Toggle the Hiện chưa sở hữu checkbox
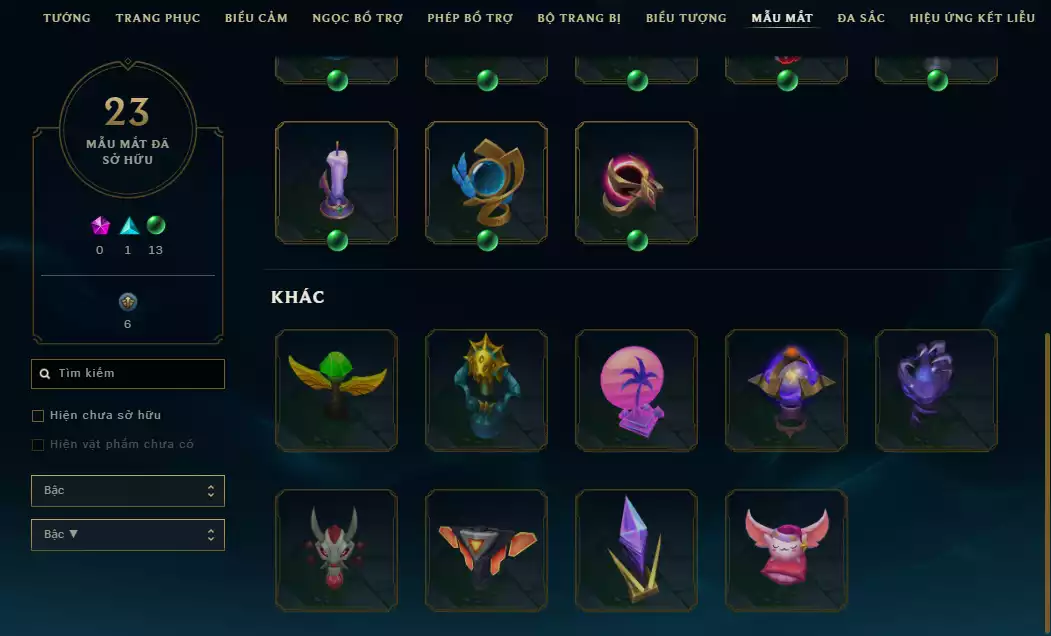Screen dimensions: 1051x636 pos(39,415)
